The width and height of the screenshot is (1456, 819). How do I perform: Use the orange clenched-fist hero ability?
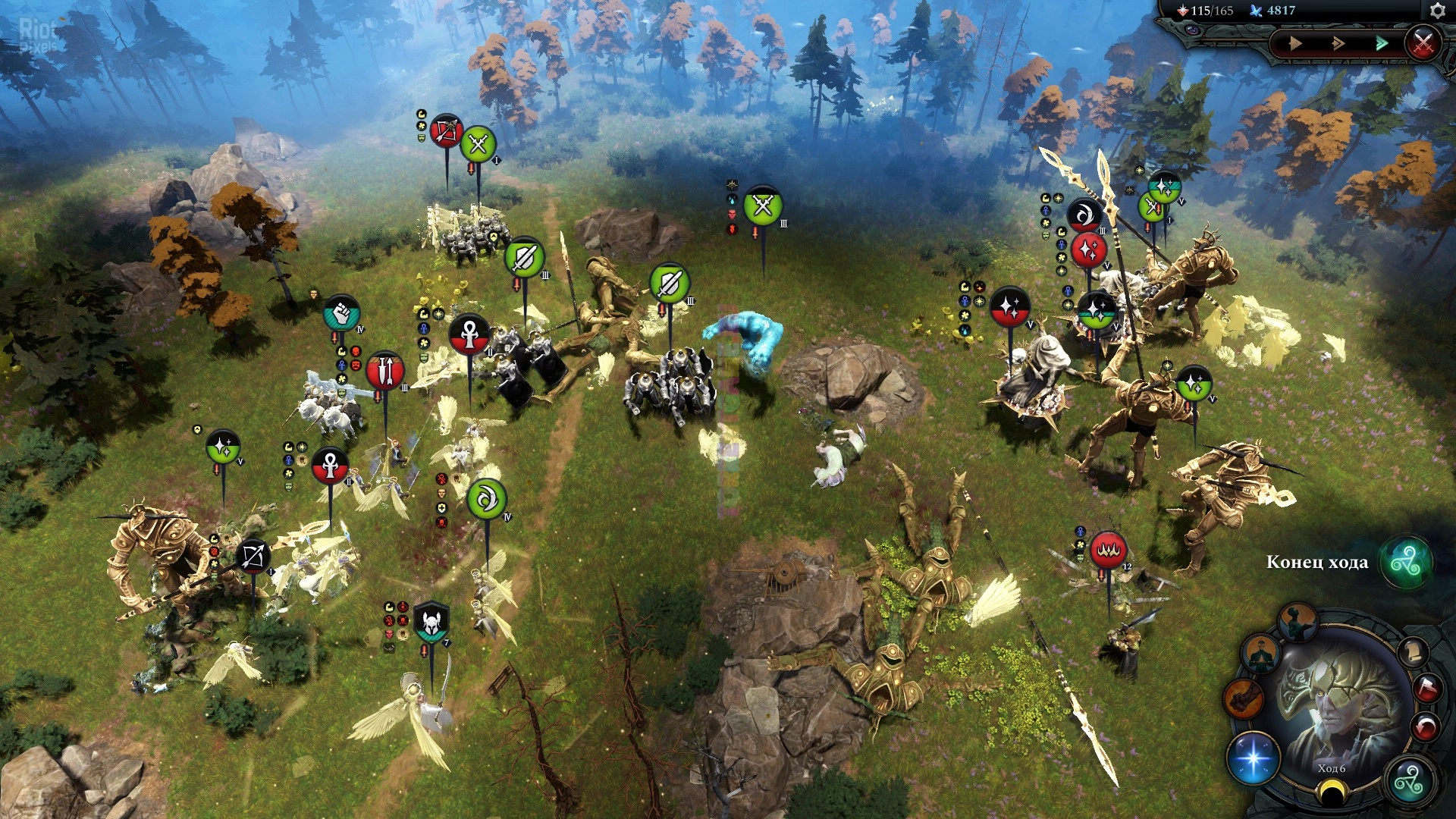(x=1243, y=698)
